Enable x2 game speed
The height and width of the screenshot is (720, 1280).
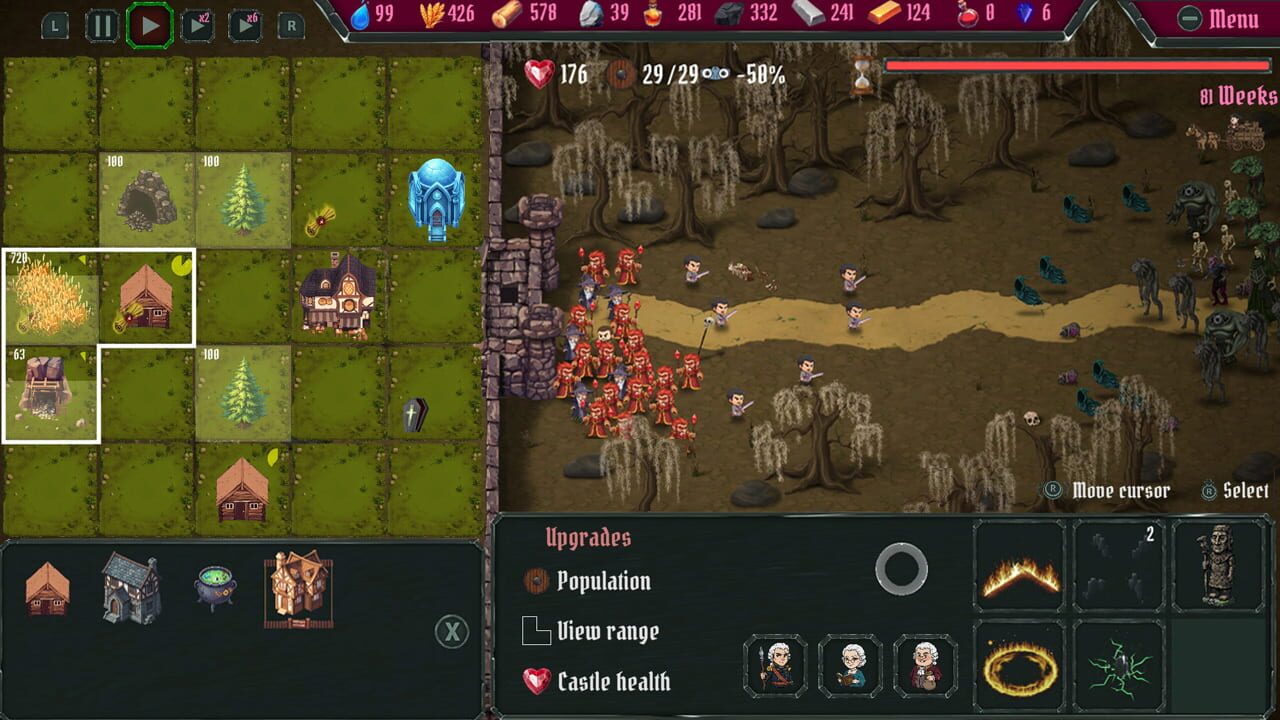[196, 26]
